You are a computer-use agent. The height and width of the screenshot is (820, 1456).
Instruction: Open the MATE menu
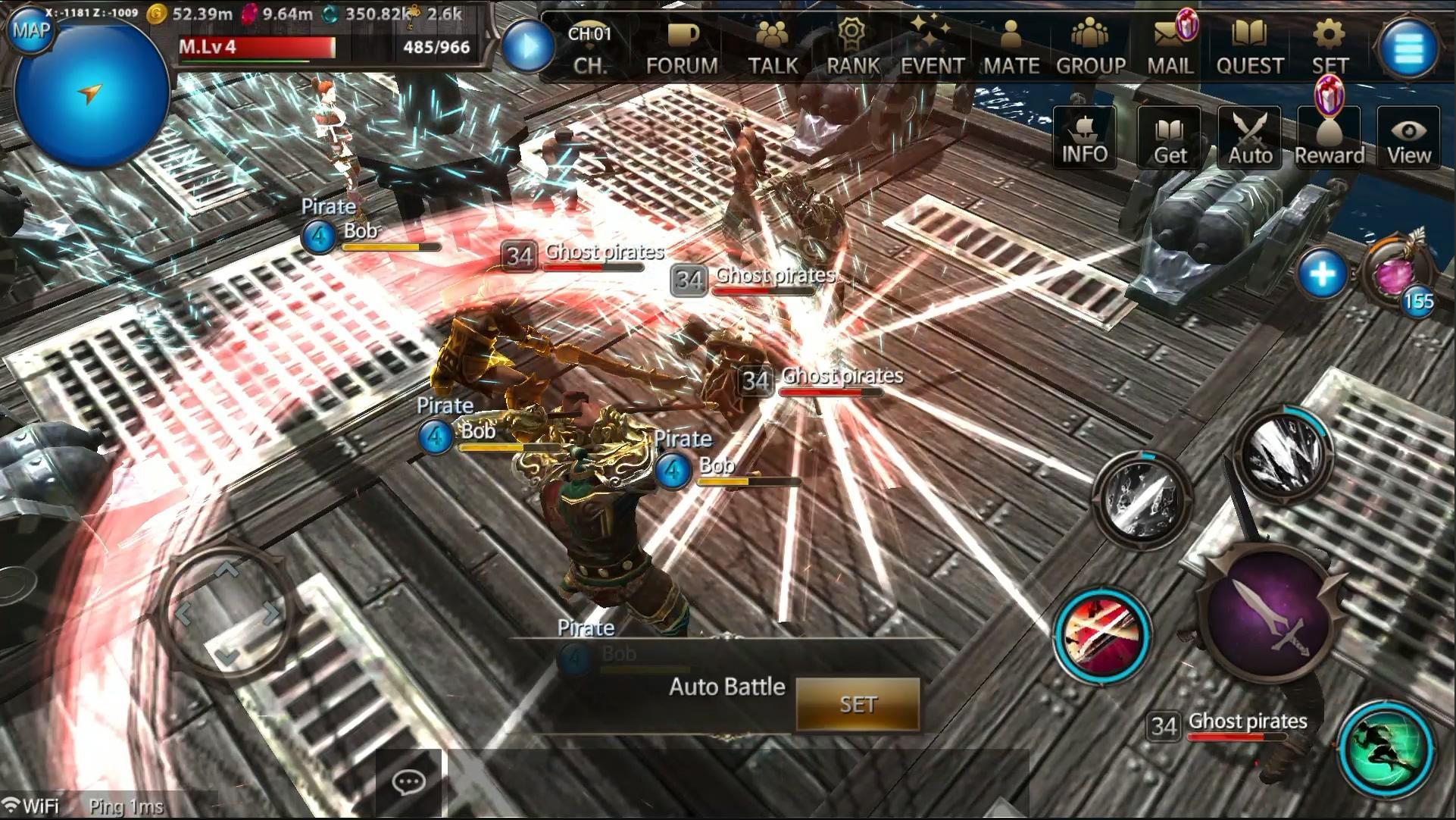point(1013,47)
